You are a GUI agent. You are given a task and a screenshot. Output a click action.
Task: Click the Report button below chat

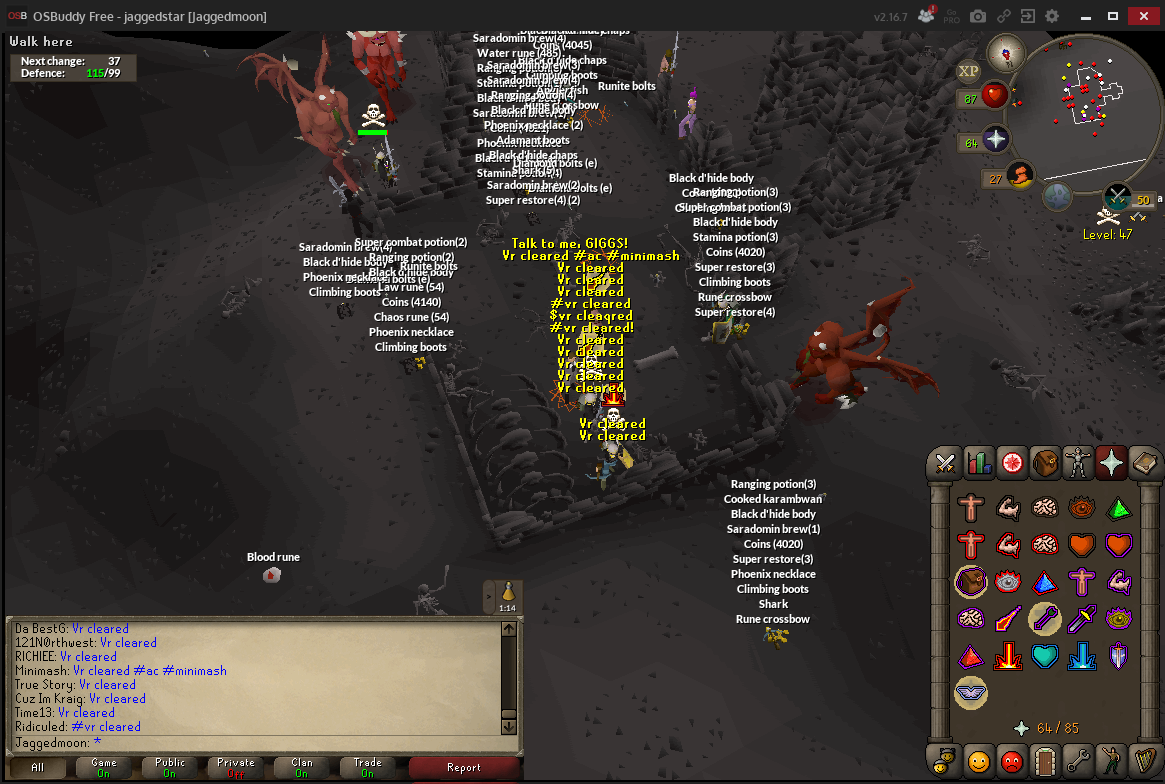pyautogui.click(x=464, y=768)
